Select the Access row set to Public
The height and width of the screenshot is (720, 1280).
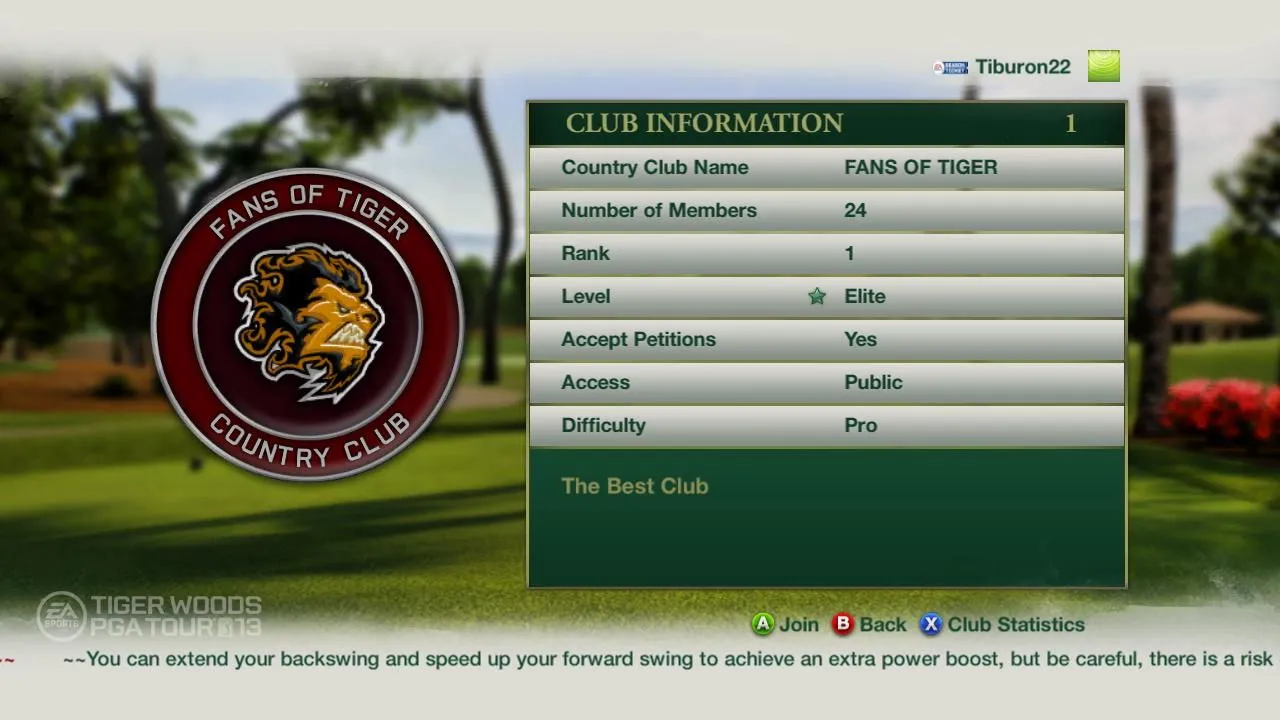[826, 383]
